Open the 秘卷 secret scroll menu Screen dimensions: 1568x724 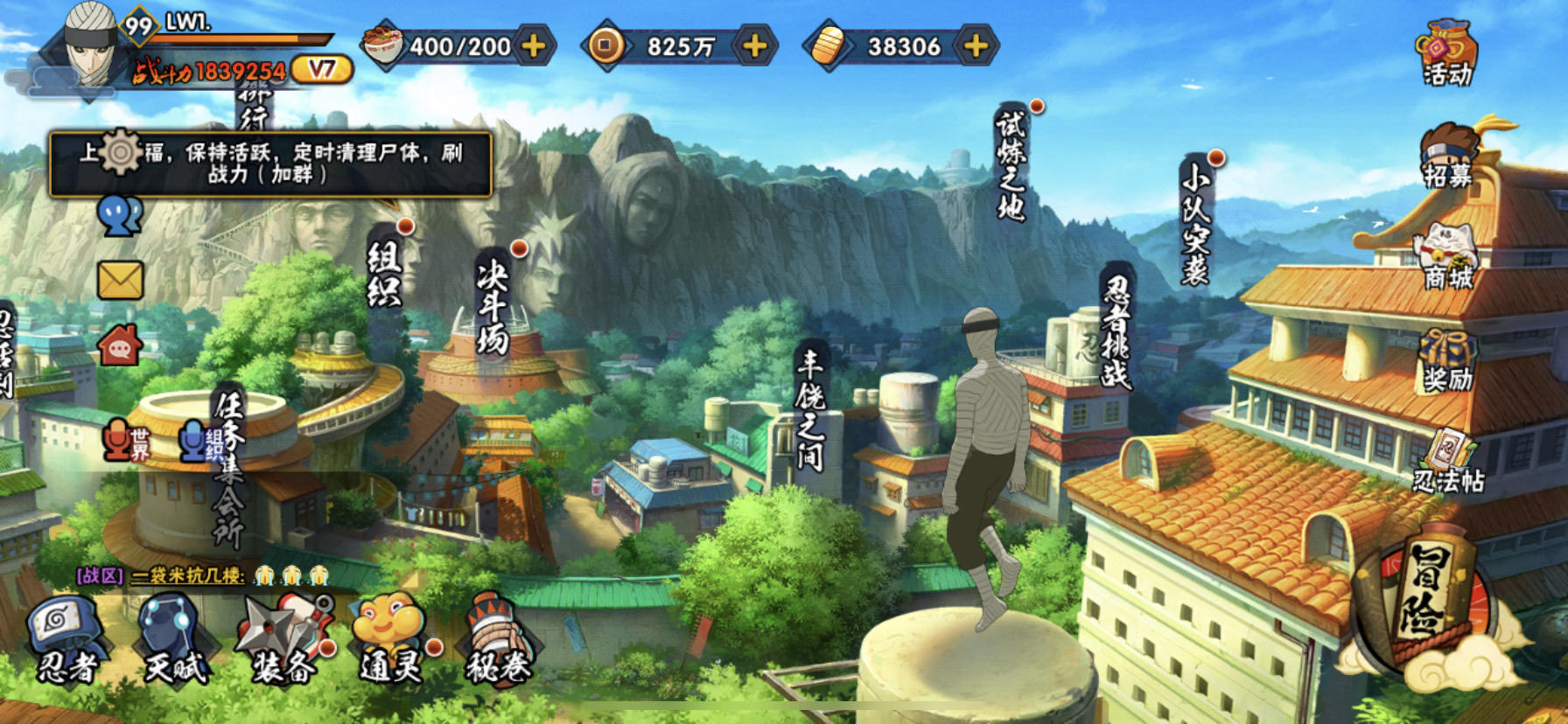499,640
